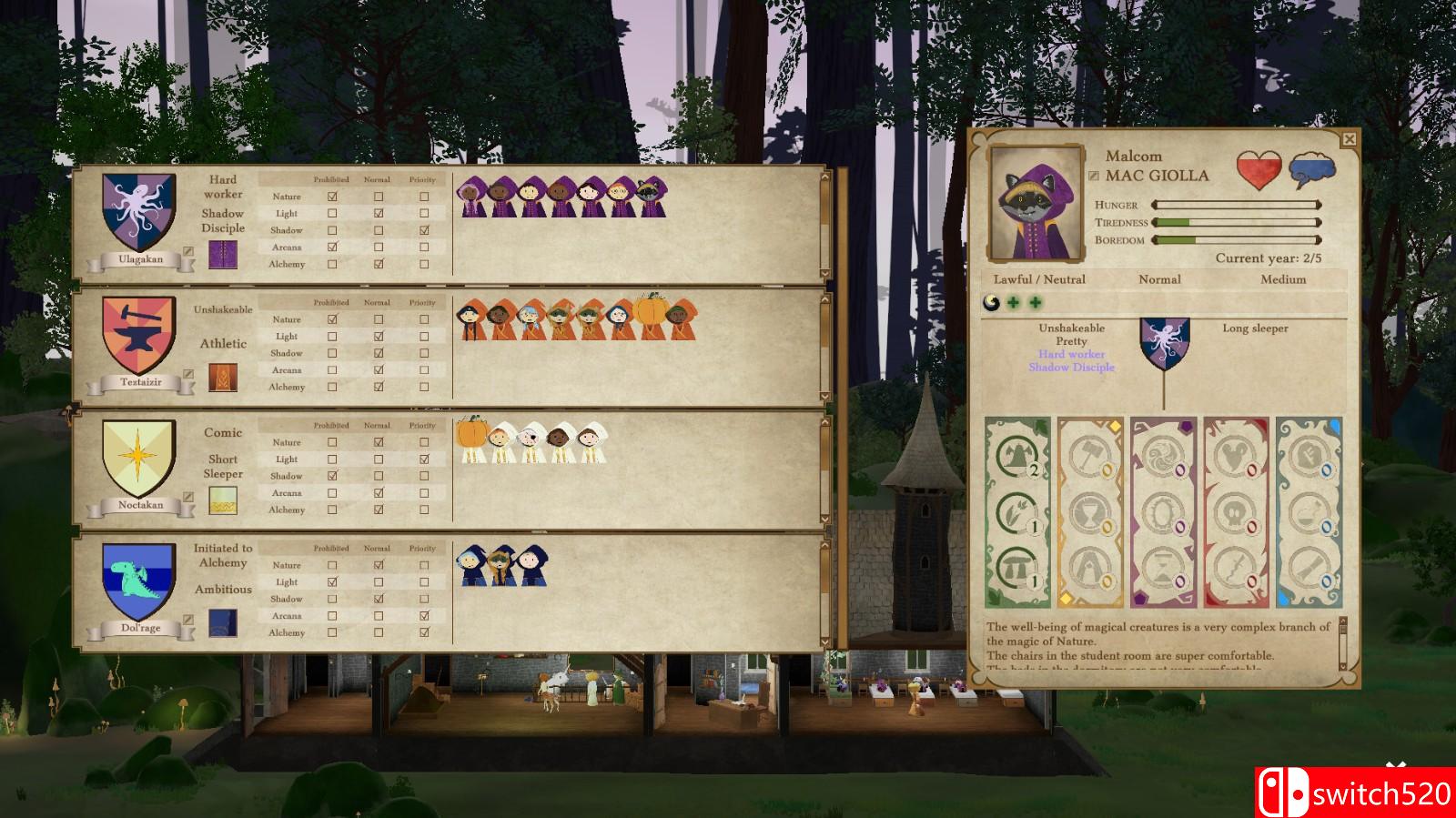Rename the Noctakan house with its edit icon

tap(188, 497)
